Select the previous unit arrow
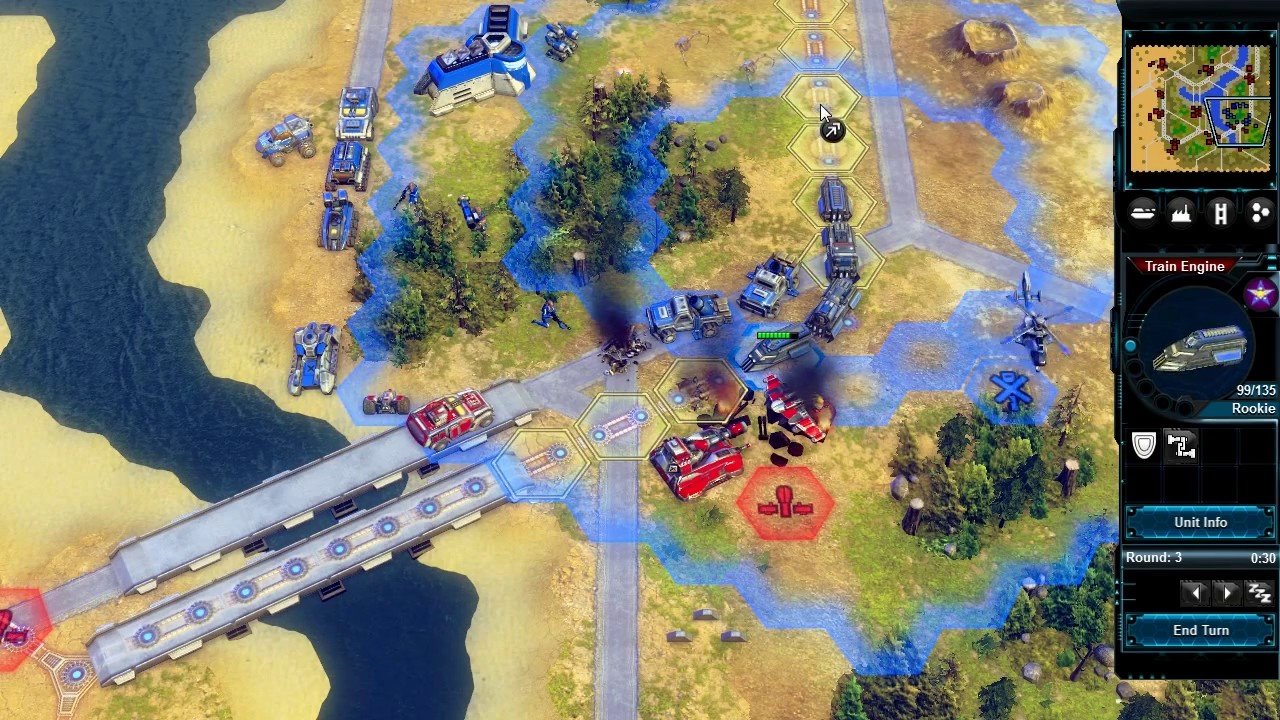 coord(1194,593)
